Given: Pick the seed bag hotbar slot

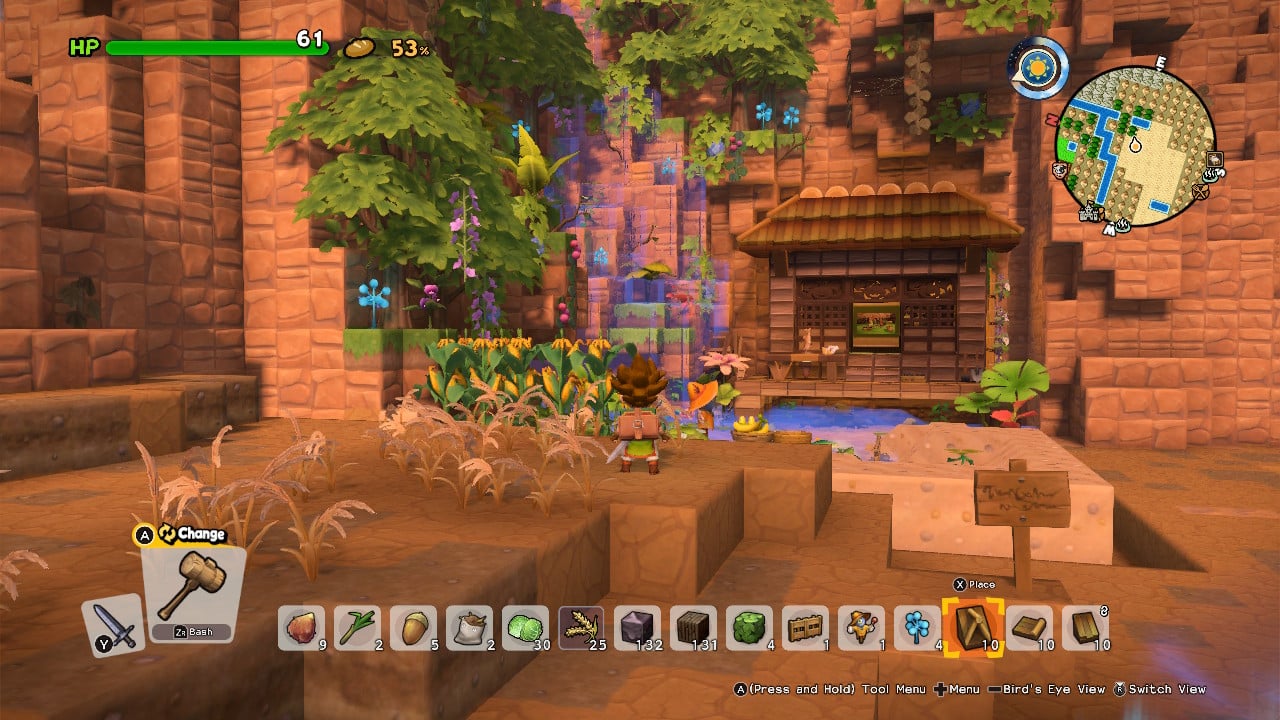Looking at the screenshot, I should click(469, 628).
